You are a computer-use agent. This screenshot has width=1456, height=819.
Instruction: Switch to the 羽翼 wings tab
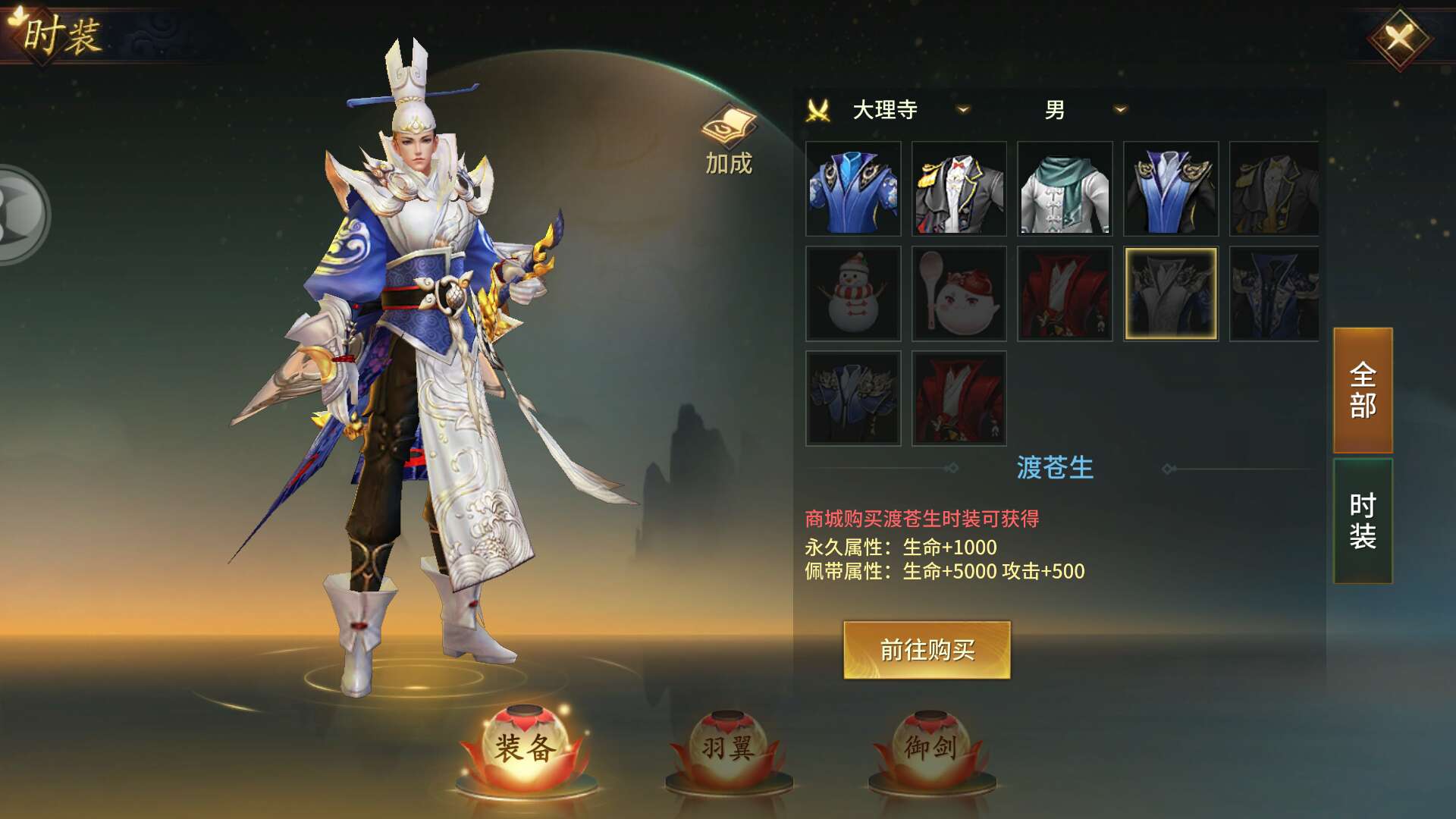click(728, 748)
